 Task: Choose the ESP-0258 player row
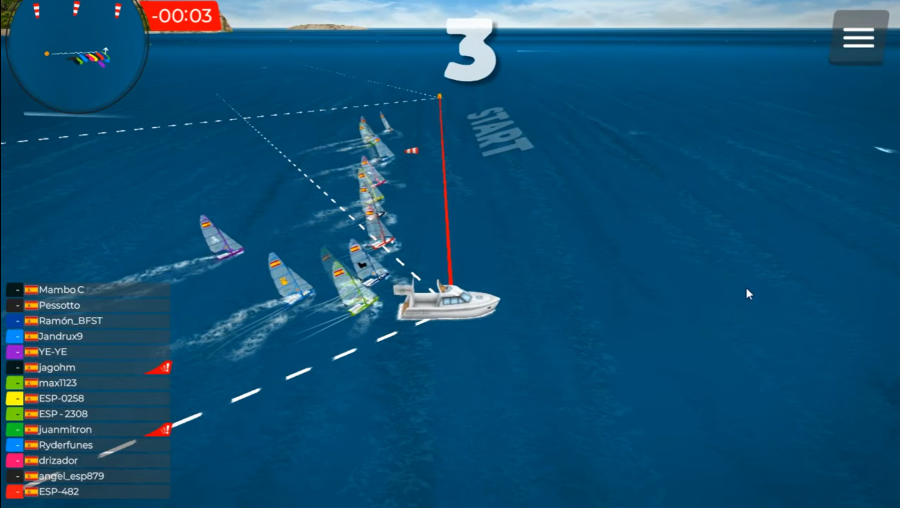88,398
